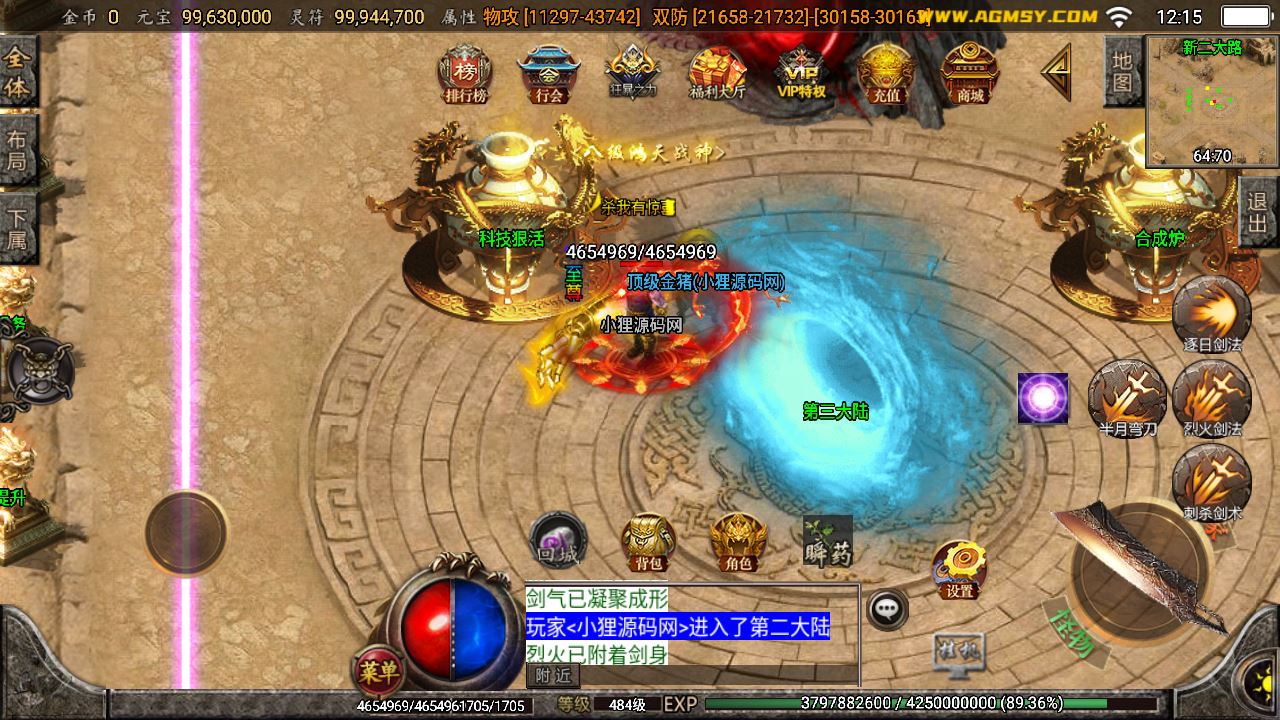The height and width of the screenshot is (720, 1280).
Task: Open the 排行榜 ranking board
Action: [x=464, y=74]
